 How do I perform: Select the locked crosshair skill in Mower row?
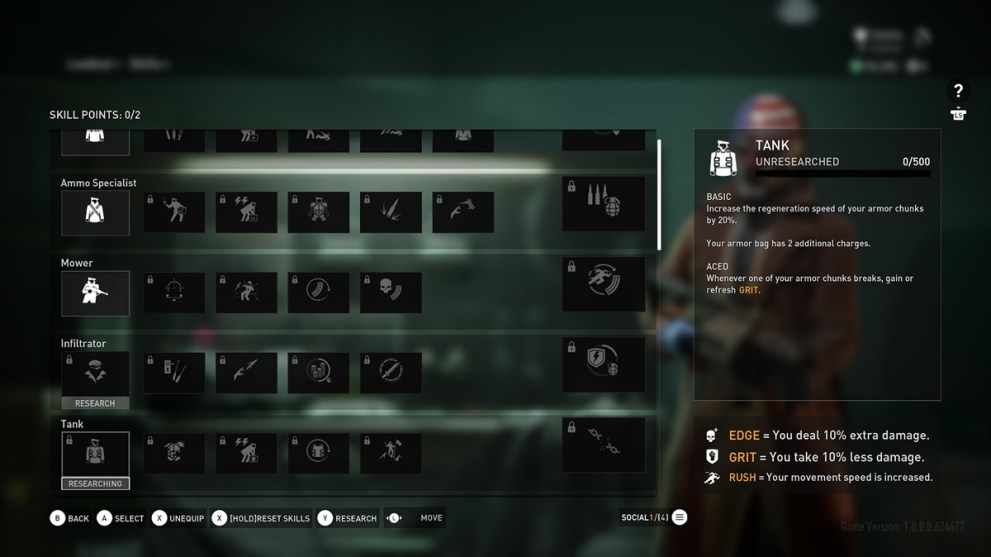click(174, 293)
